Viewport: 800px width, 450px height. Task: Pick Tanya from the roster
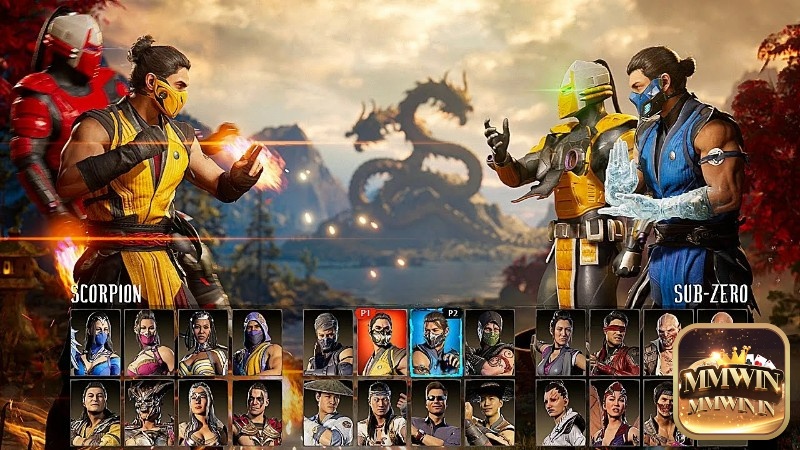click(x=204, y=342)
